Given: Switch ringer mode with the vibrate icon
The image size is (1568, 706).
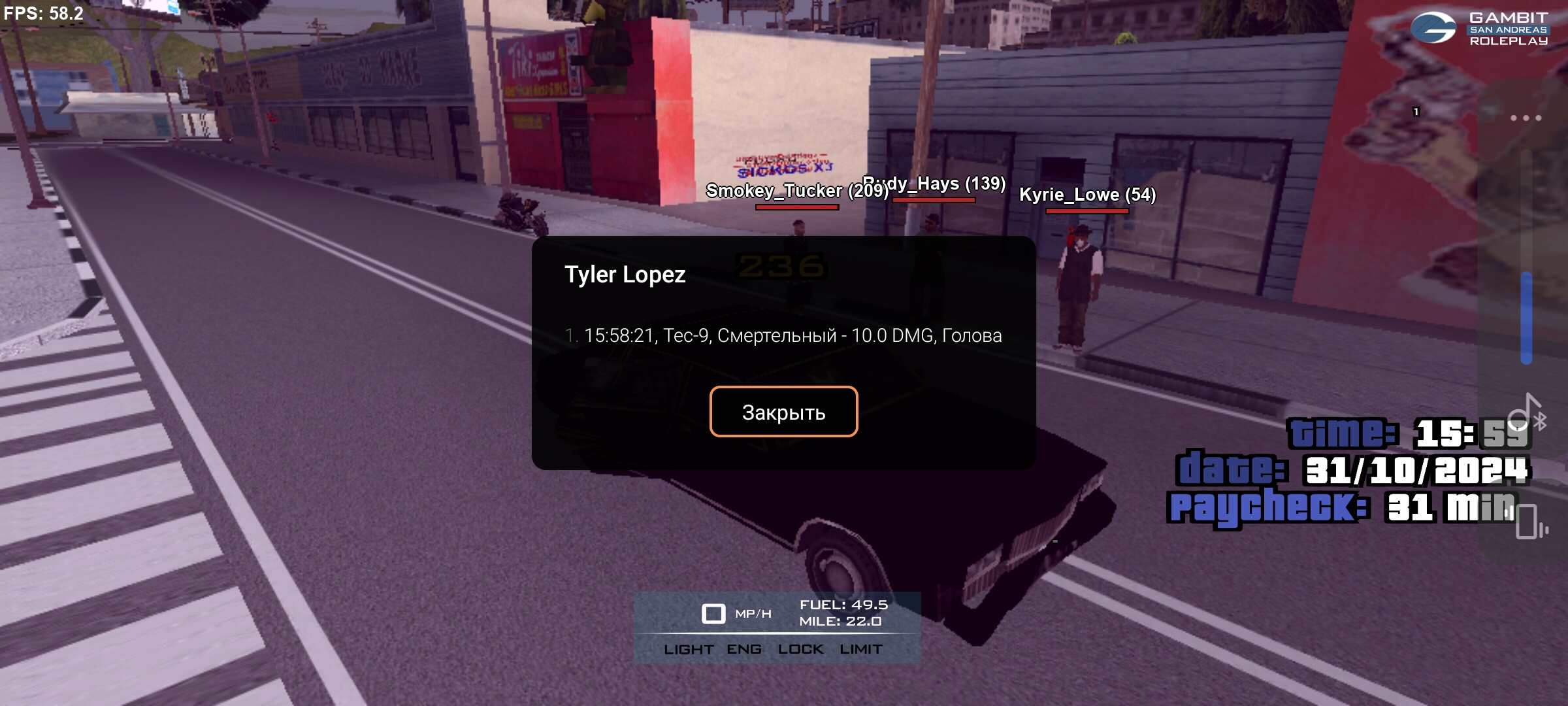Looking at the screenshot, I should [x=1529, y=522].
